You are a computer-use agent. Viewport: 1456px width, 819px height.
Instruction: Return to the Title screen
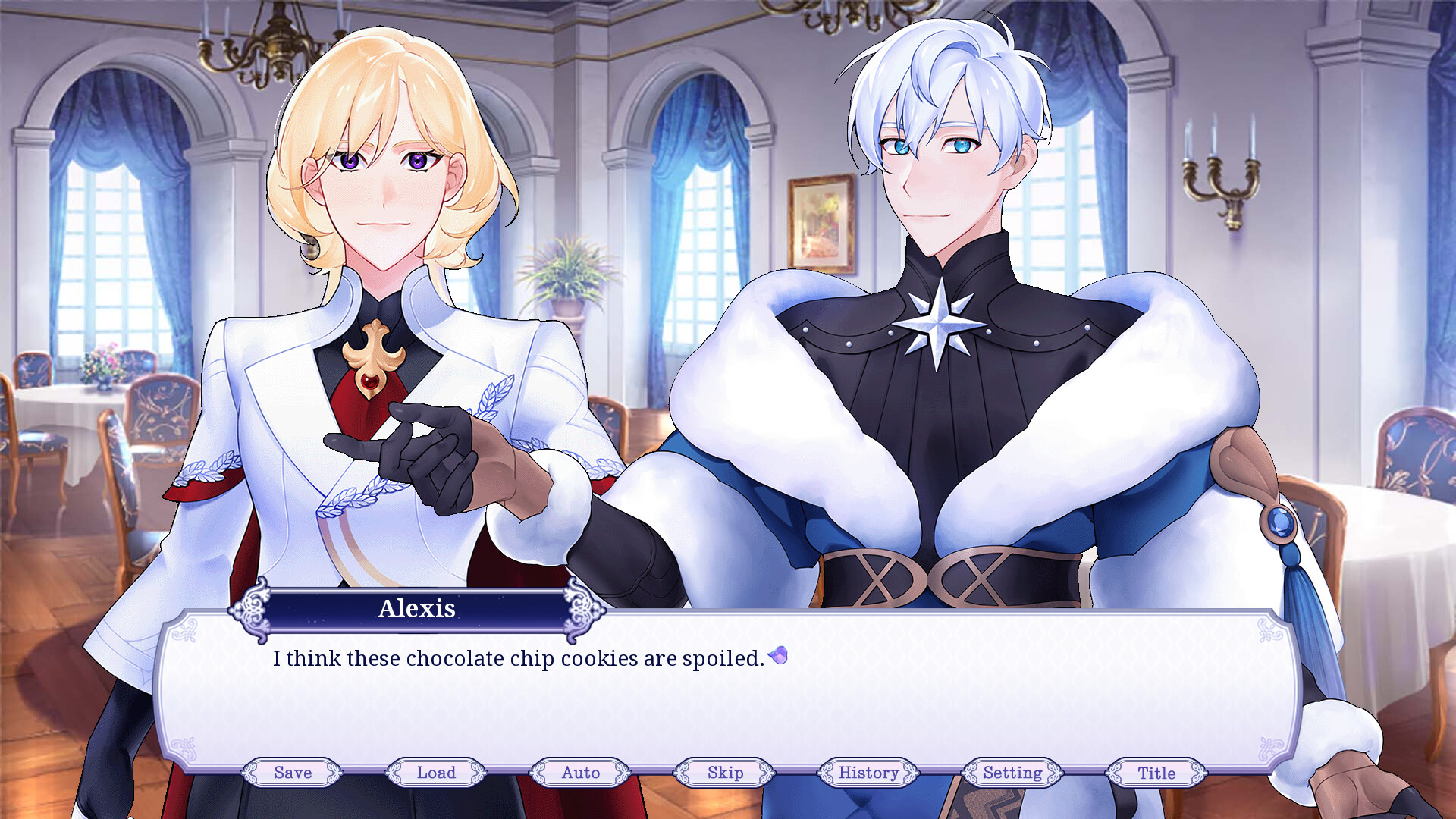pyautogui.click(x=1156, y=773)
